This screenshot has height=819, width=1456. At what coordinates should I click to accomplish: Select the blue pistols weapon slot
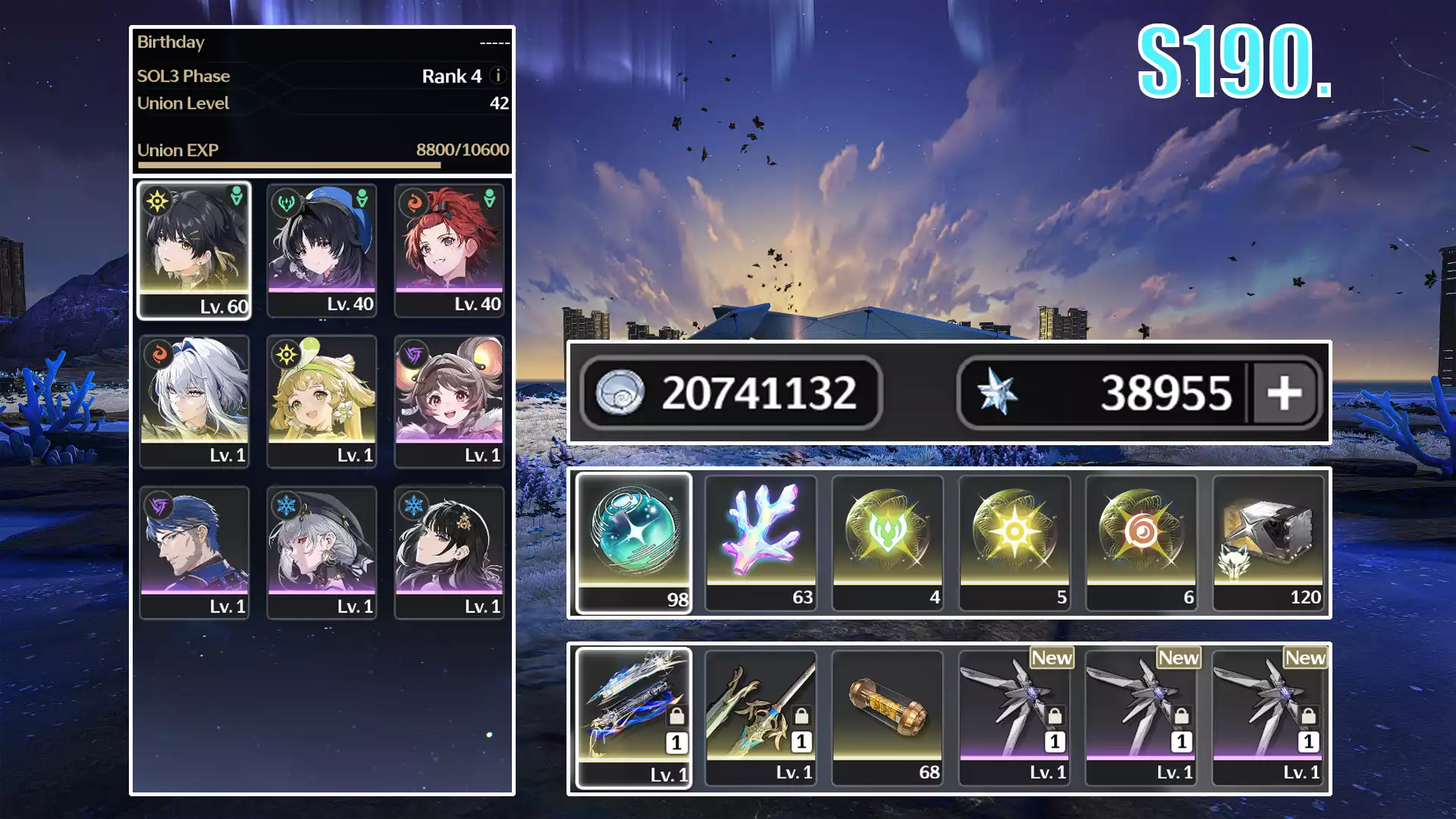[x=634, y=717]
